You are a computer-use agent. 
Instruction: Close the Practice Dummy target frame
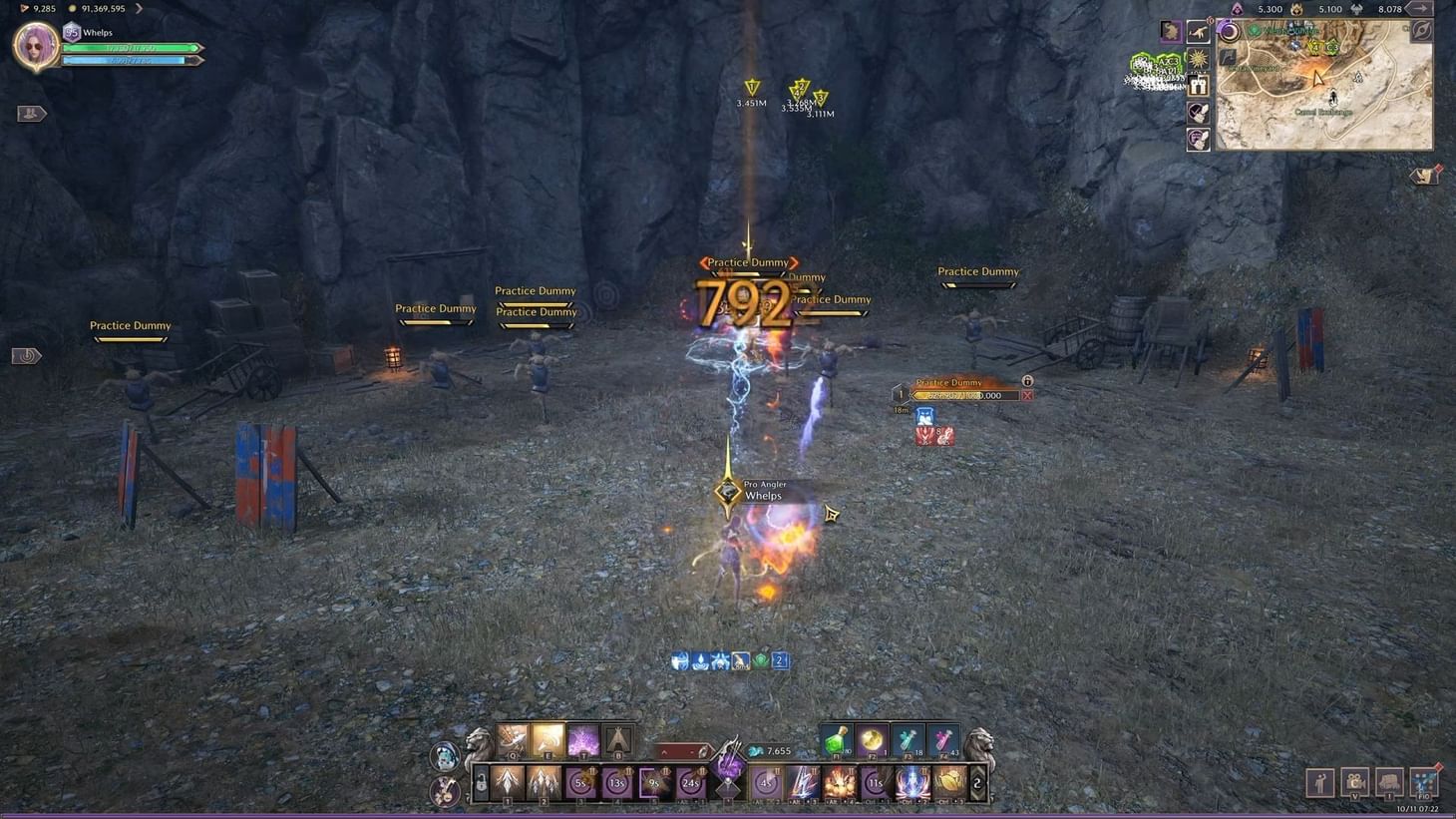(x=1027, y=395)
